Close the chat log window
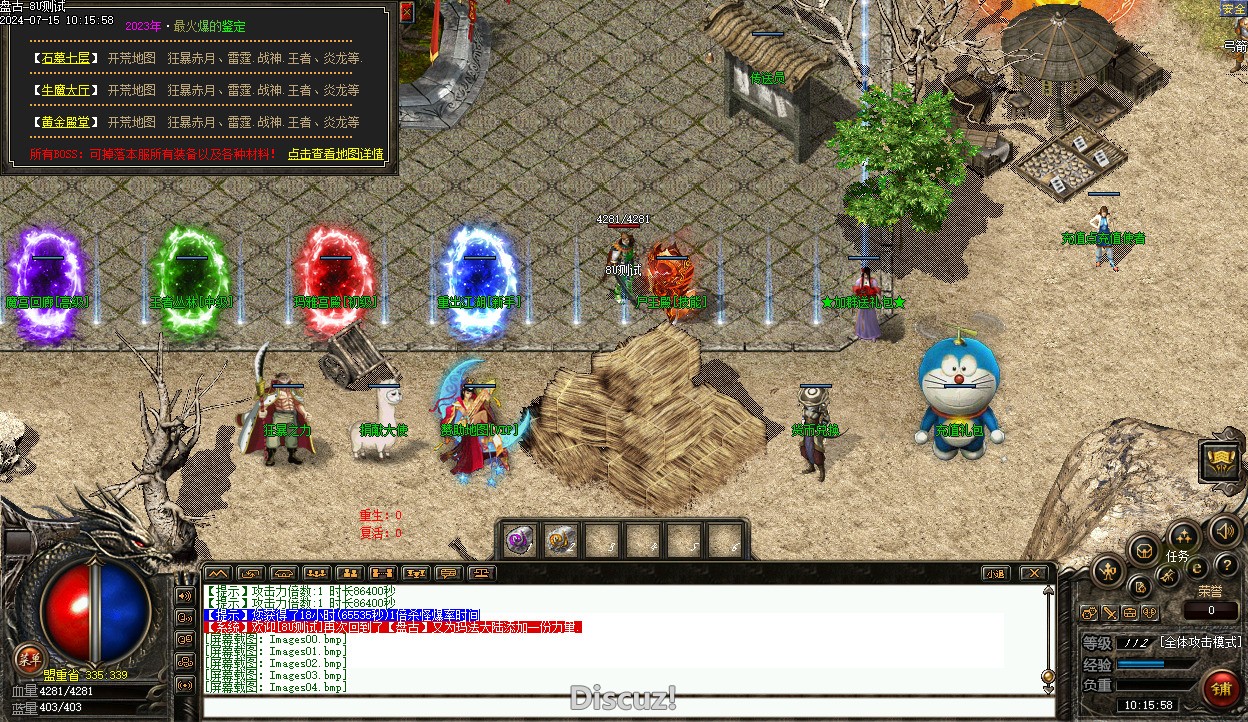The image size is (1248, 722). (x=1034, y=573)
